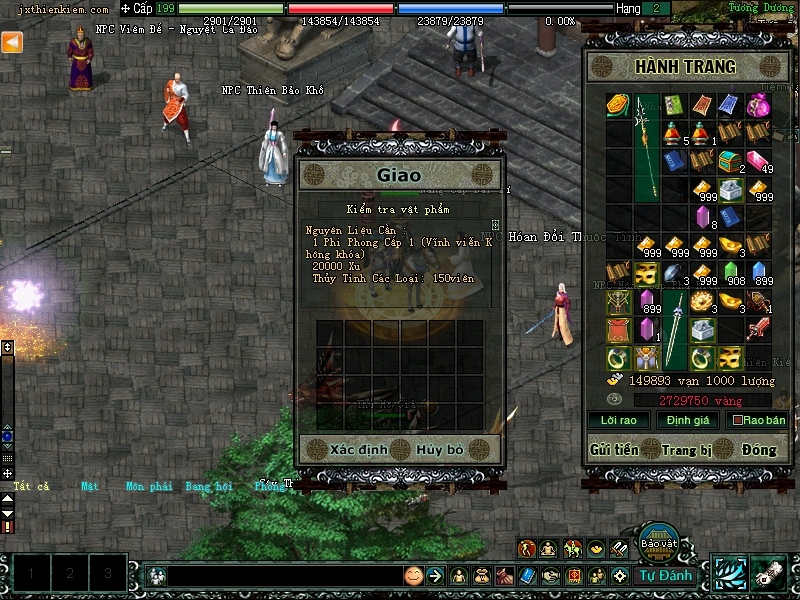Cancel the dialog with Hủy bỏ
800x600 pixels.
pyautogui.click(x=440, y=450)
